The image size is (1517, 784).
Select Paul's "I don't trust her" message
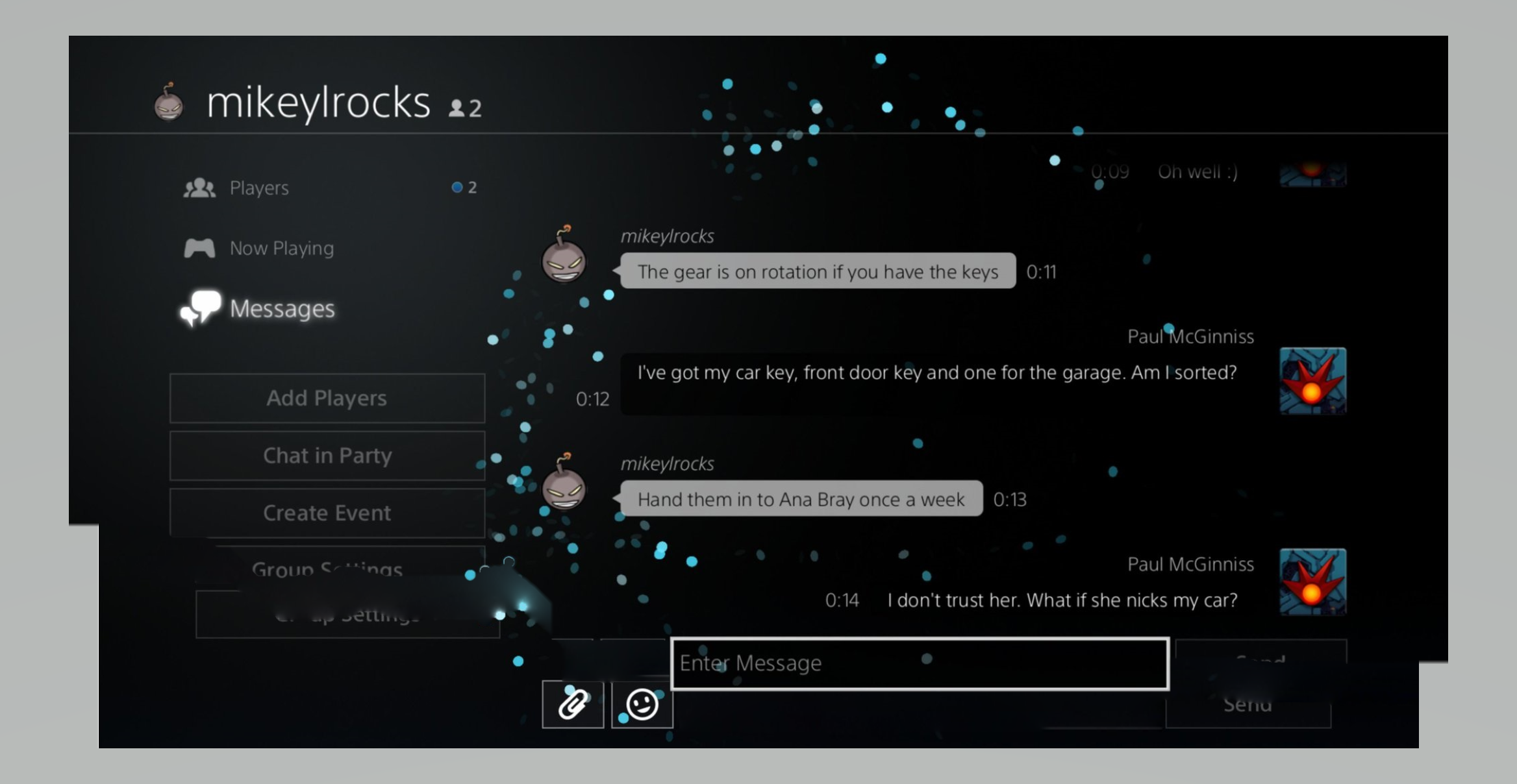[1062, 600]
